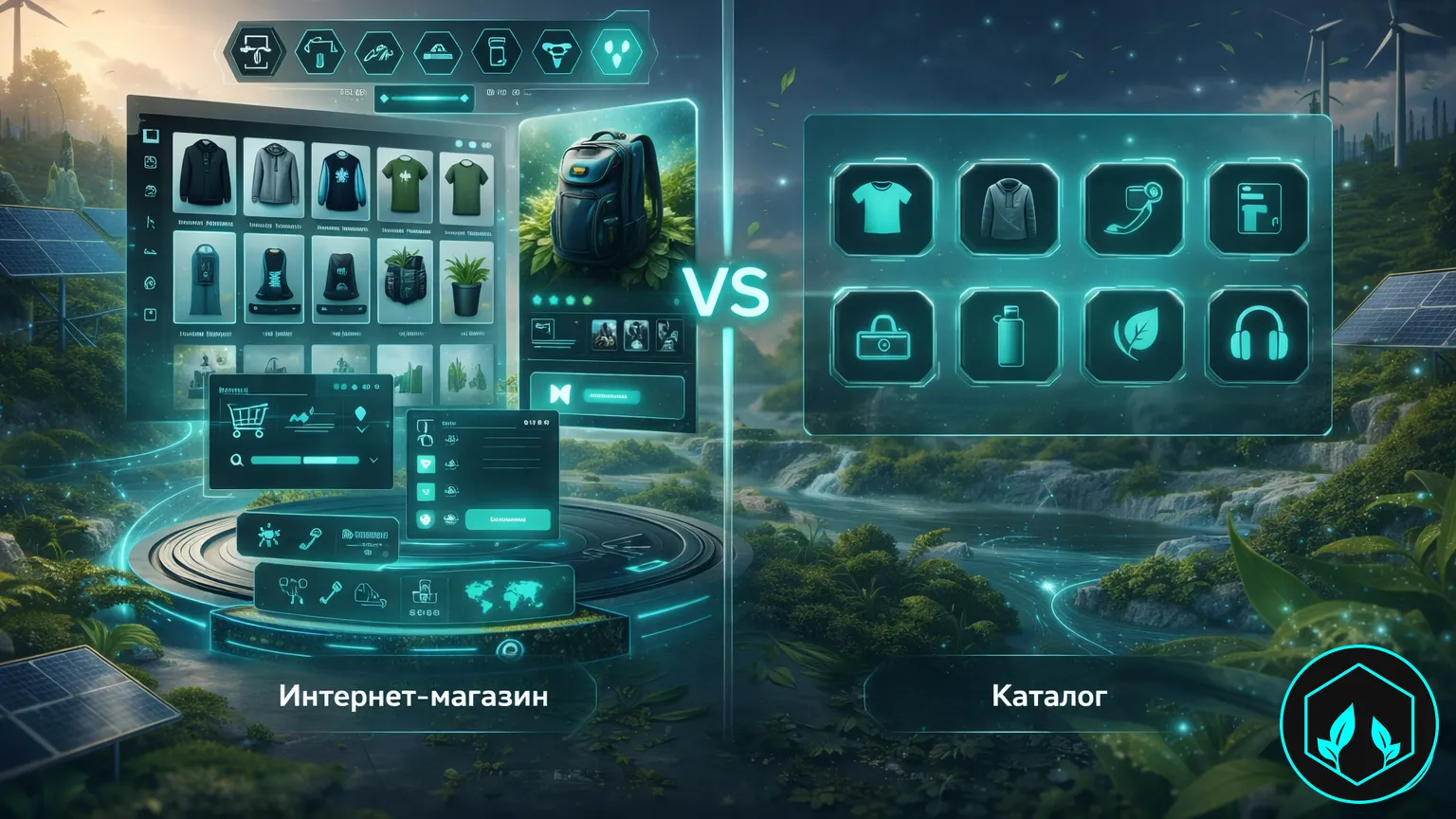
Task: Click the shopping cart icon
Action: point(246,419)
